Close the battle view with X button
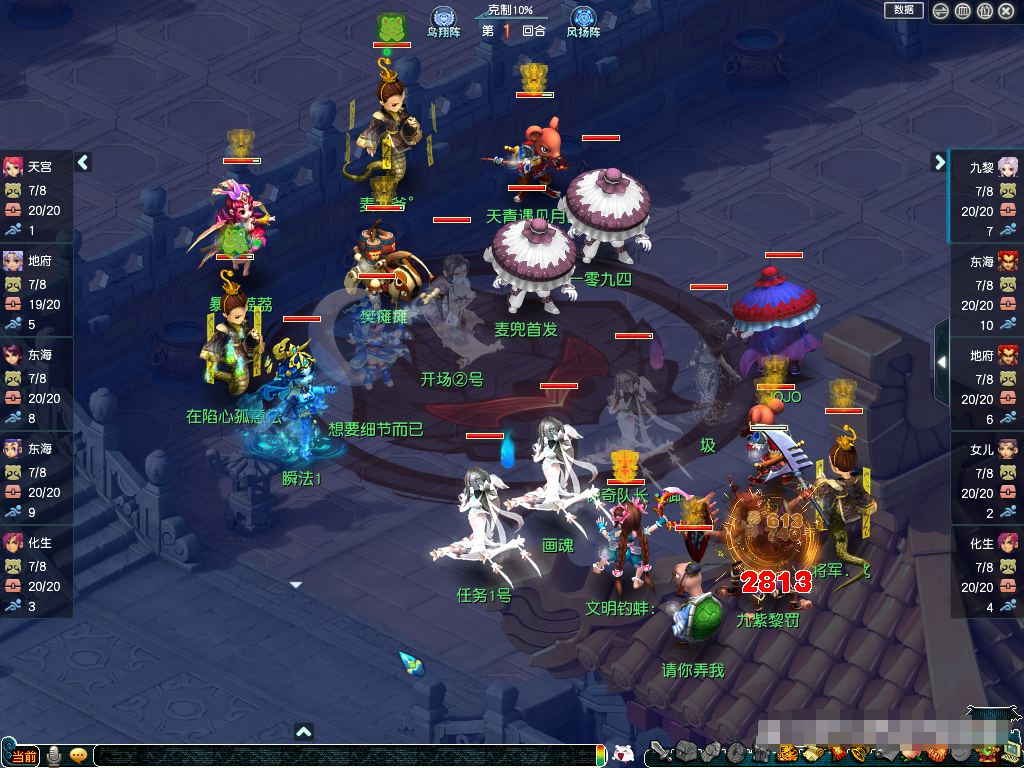 tap(1006, 11)
